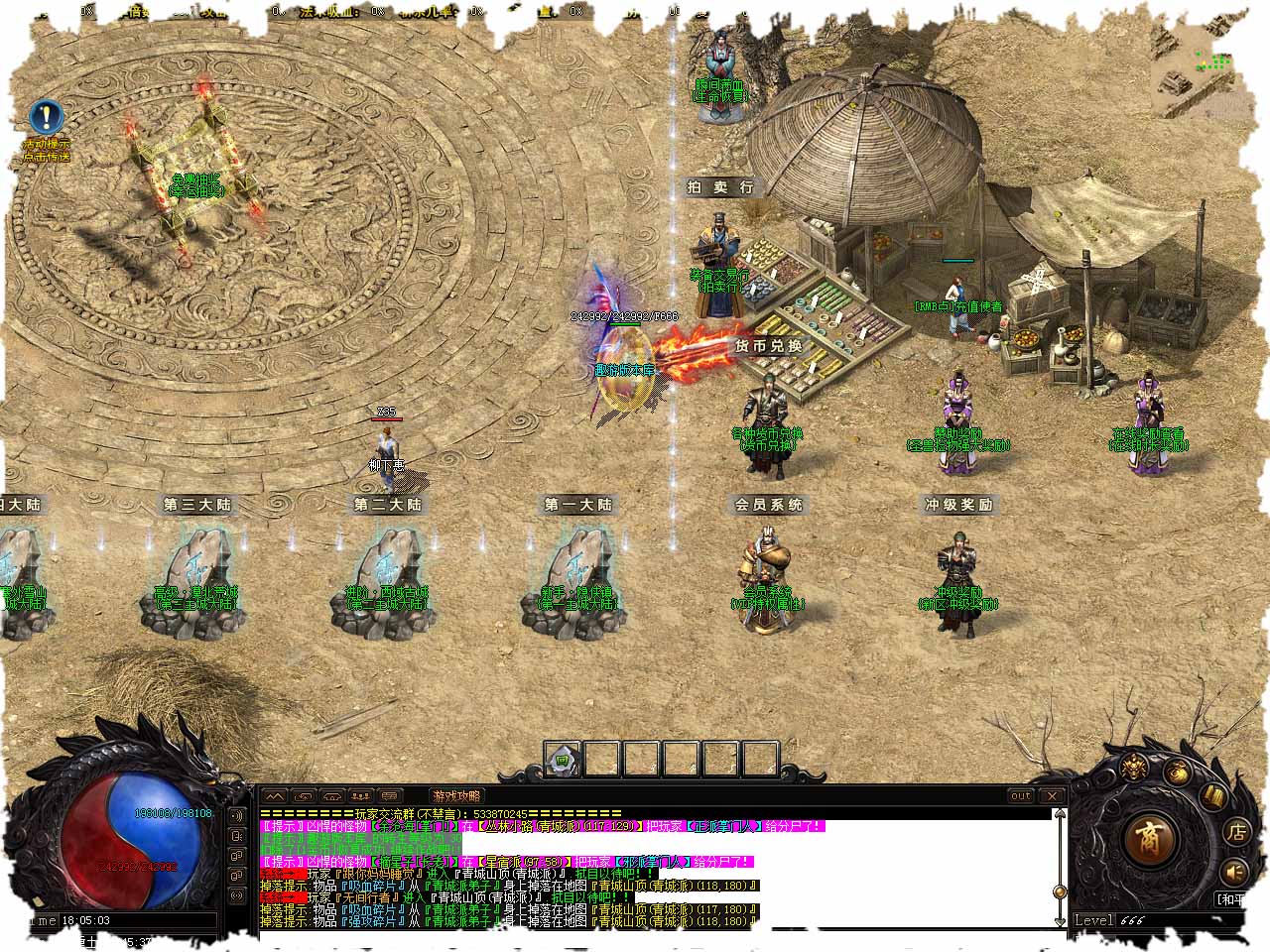Click the chat scrollbar handle
The height and width of the screenshot is (952, 1270).
click(1061, 890)
